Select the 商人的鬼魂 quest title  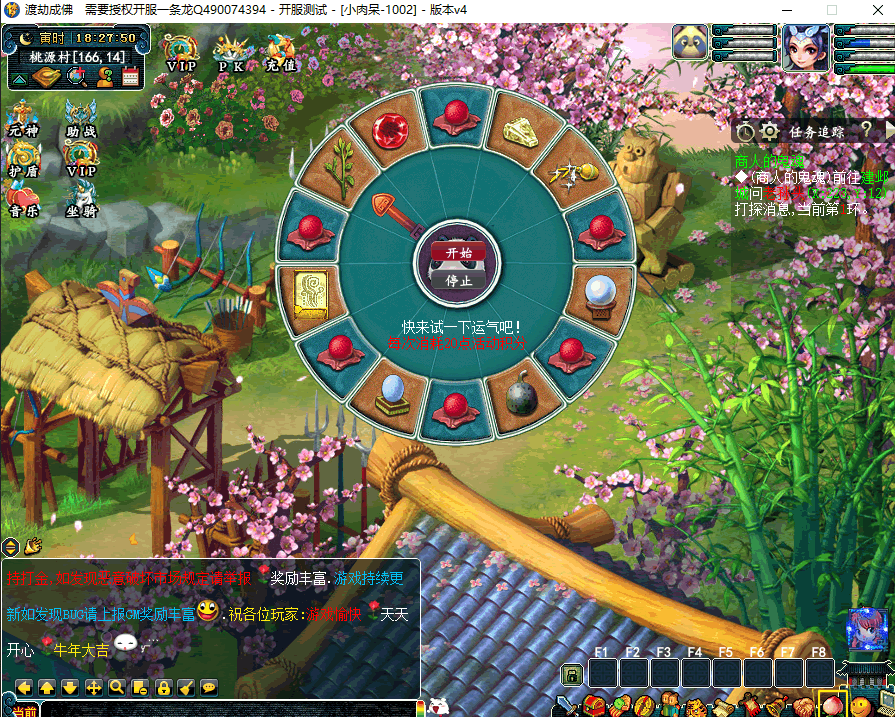point(770,161)
